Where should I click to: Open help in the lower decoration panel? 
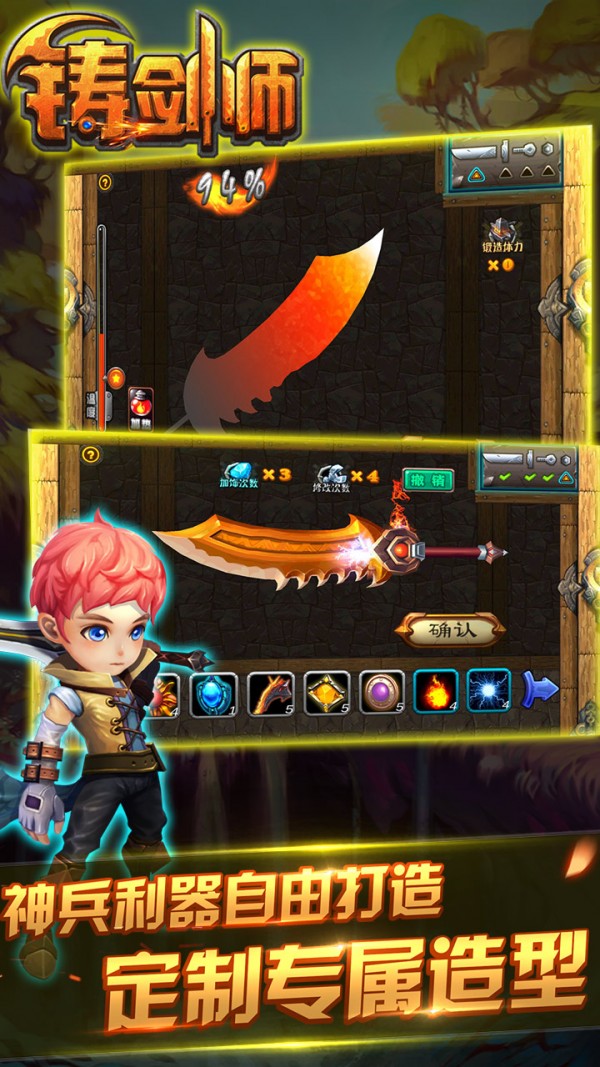click(x=91, y=455)
